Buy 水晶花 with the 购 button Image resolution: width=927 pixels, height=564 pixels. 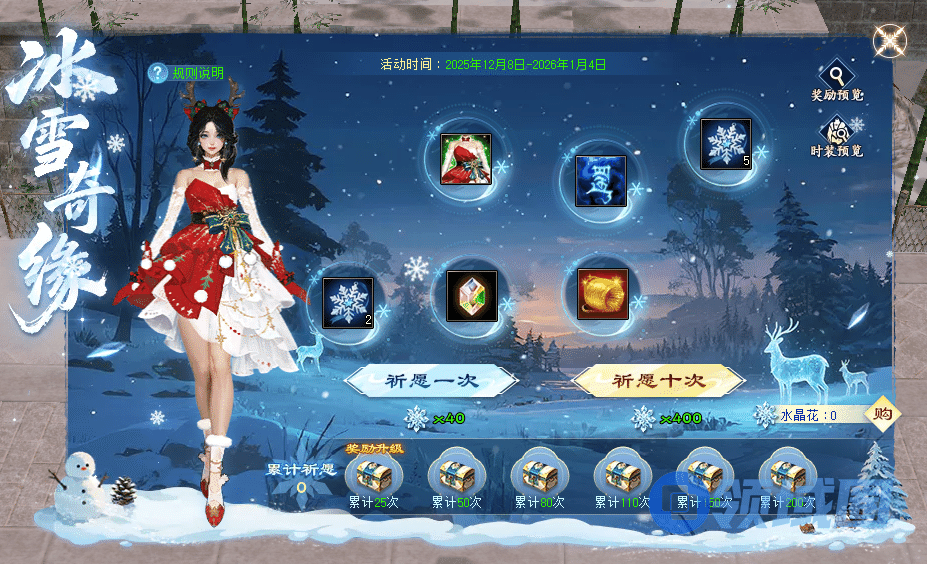(881, 414)
